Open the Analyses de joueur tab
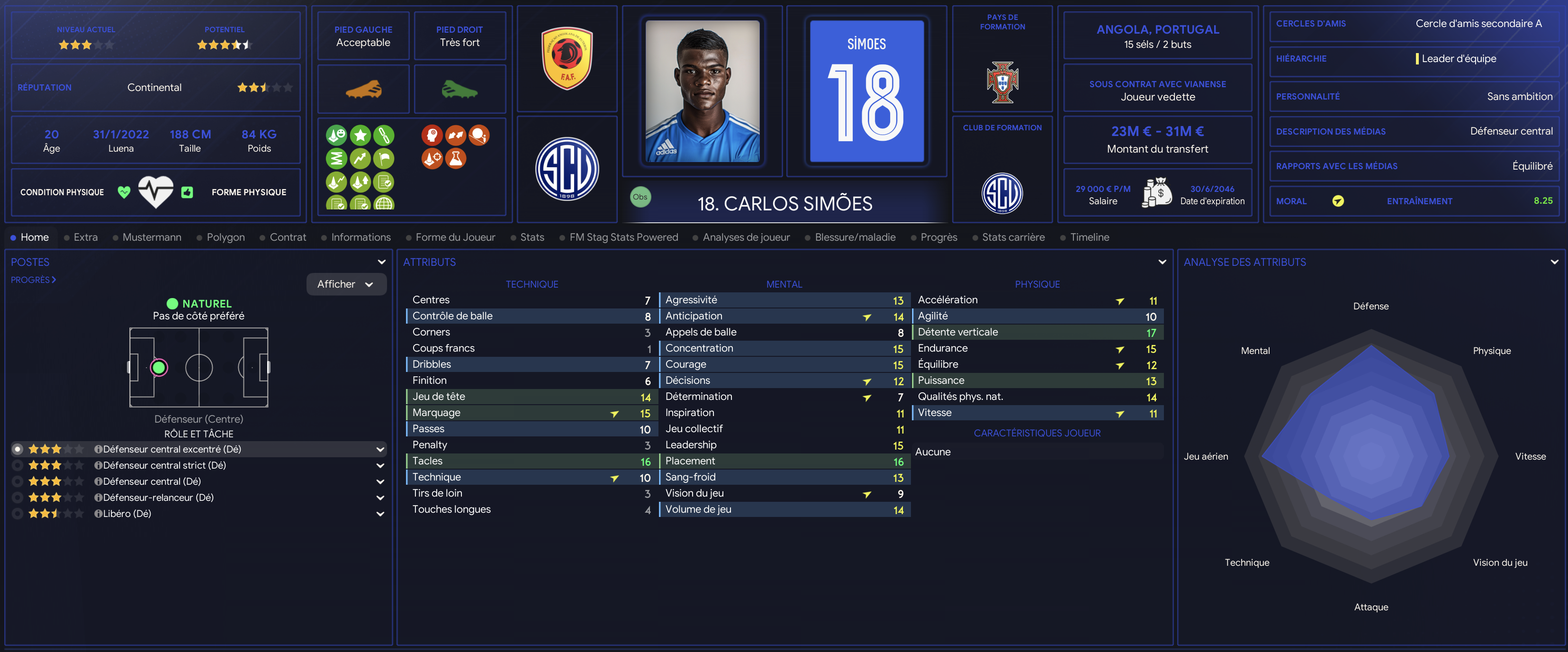 click(x=746, y=237)
